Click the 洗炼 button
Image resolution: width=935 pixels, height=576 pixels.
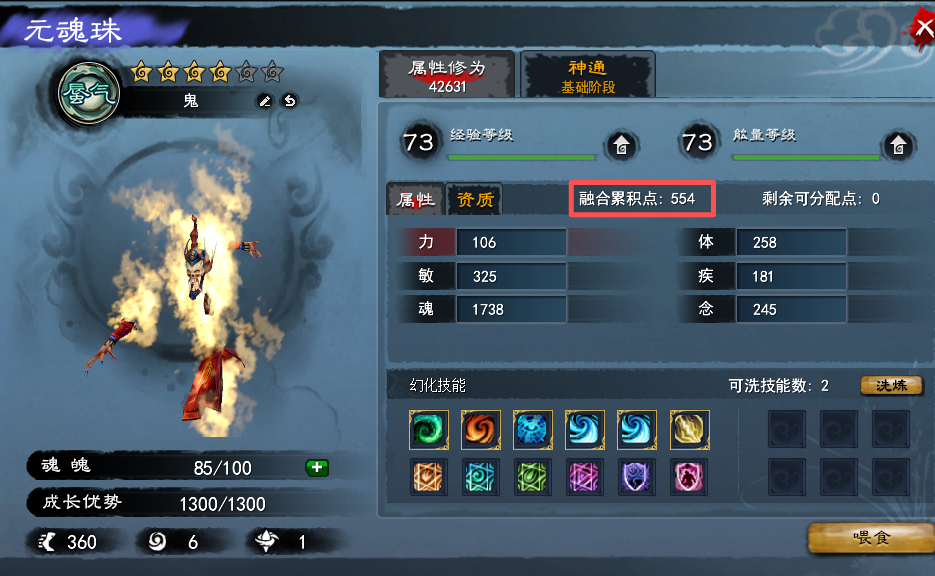tap(891, 385)
